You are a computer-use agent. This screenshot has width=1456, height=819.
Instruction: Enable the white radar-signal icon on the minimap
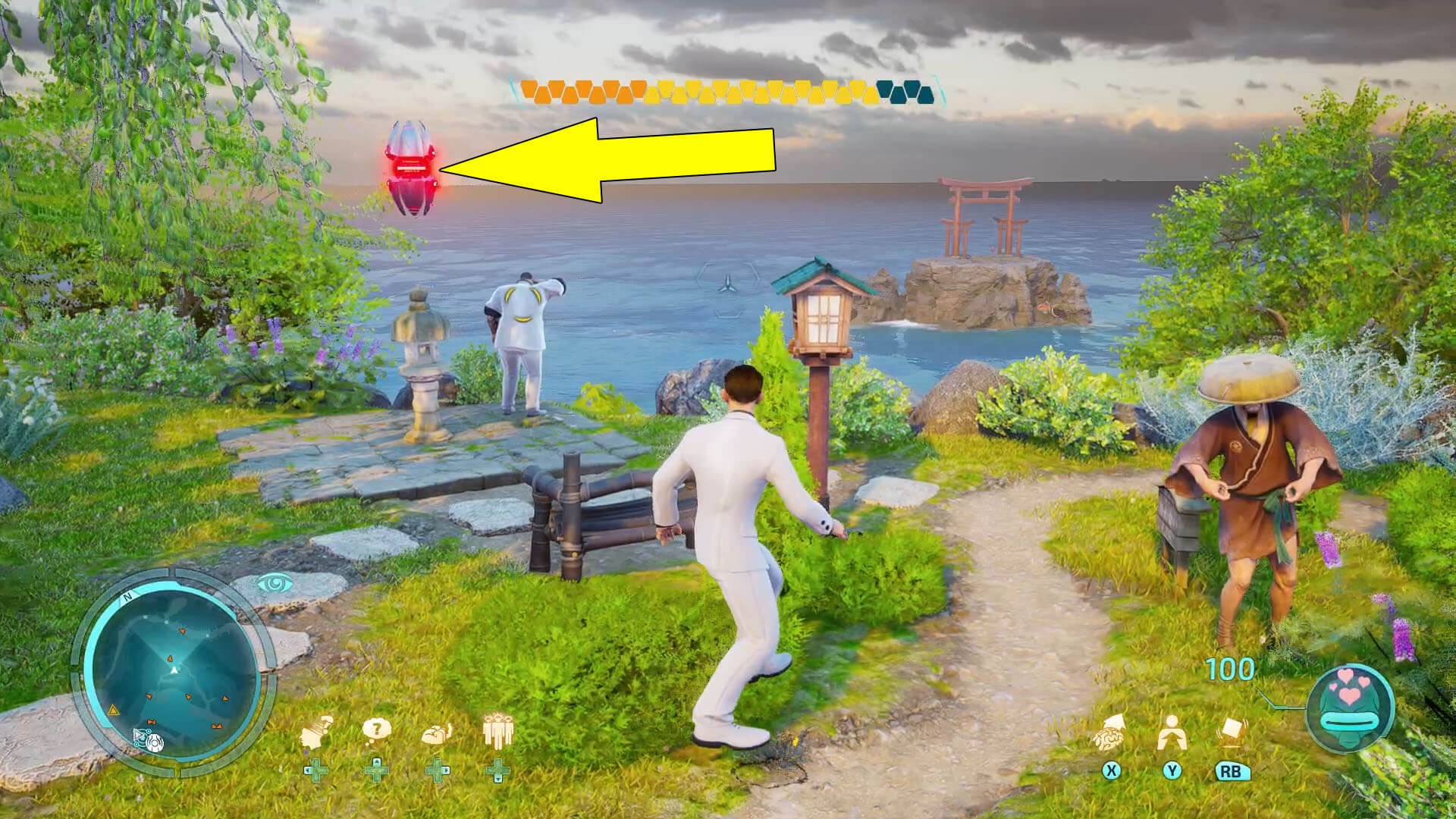pos(155,742)
